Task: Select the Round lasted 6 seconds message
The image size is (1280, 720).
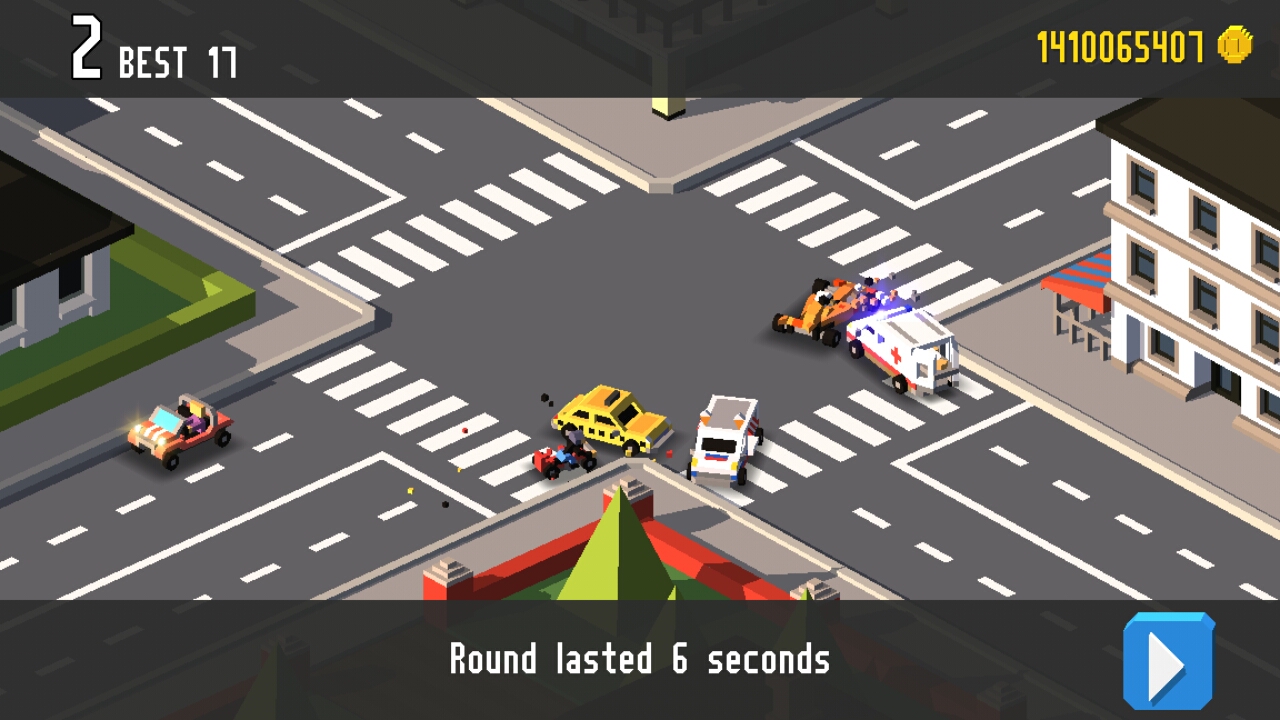Action: [x=640, y=658]
